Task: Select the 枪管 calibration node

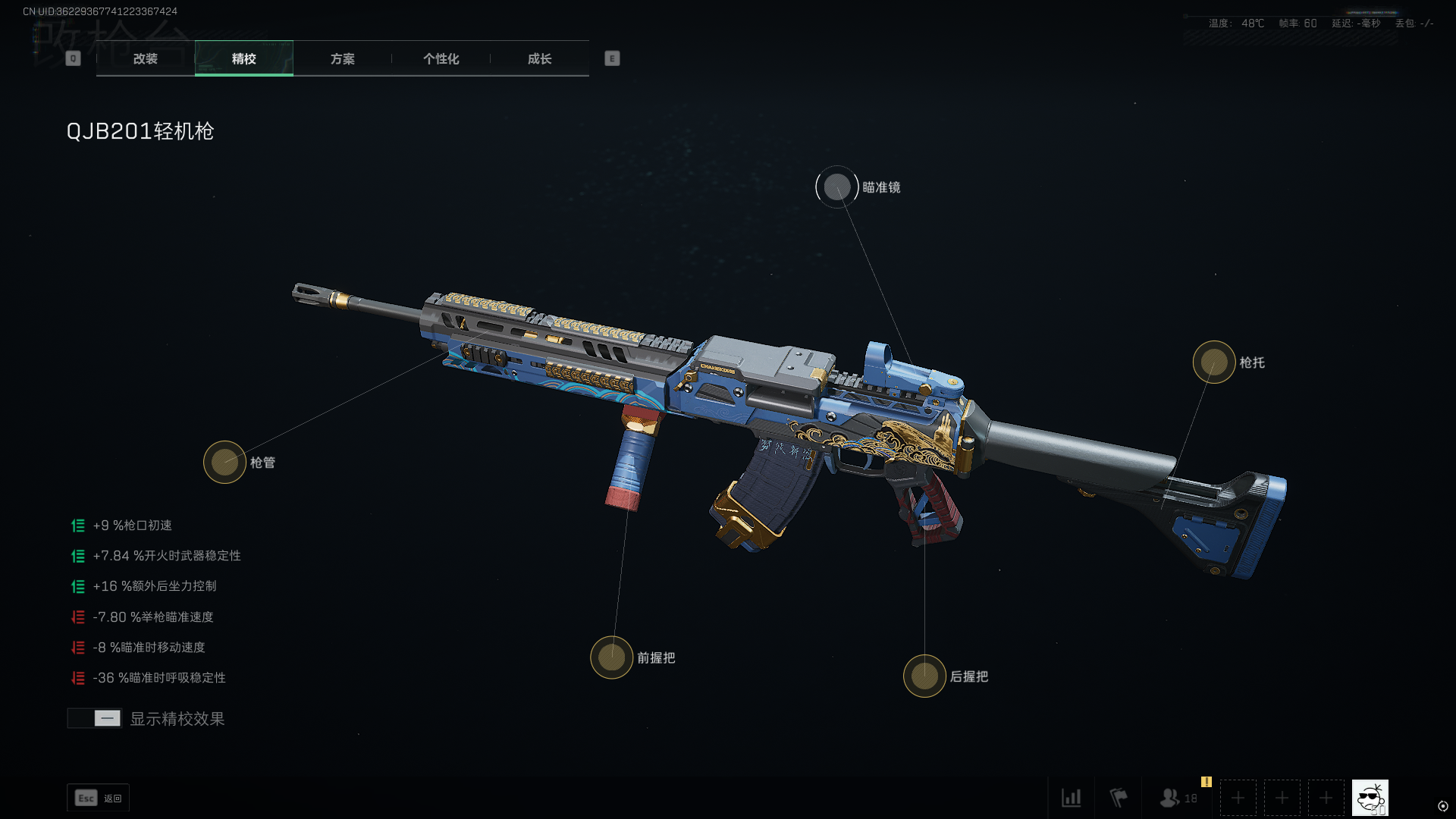Action: pyautogui.click(x=224, y=462)
